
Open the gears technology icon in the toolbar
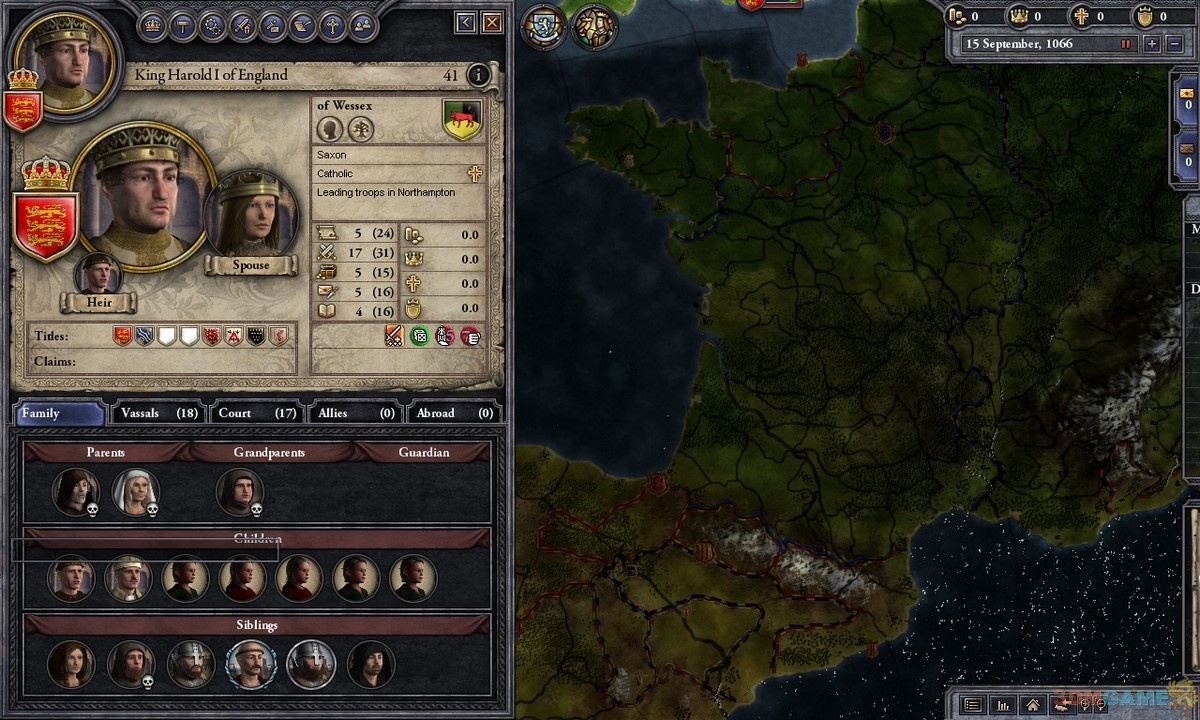212,26
